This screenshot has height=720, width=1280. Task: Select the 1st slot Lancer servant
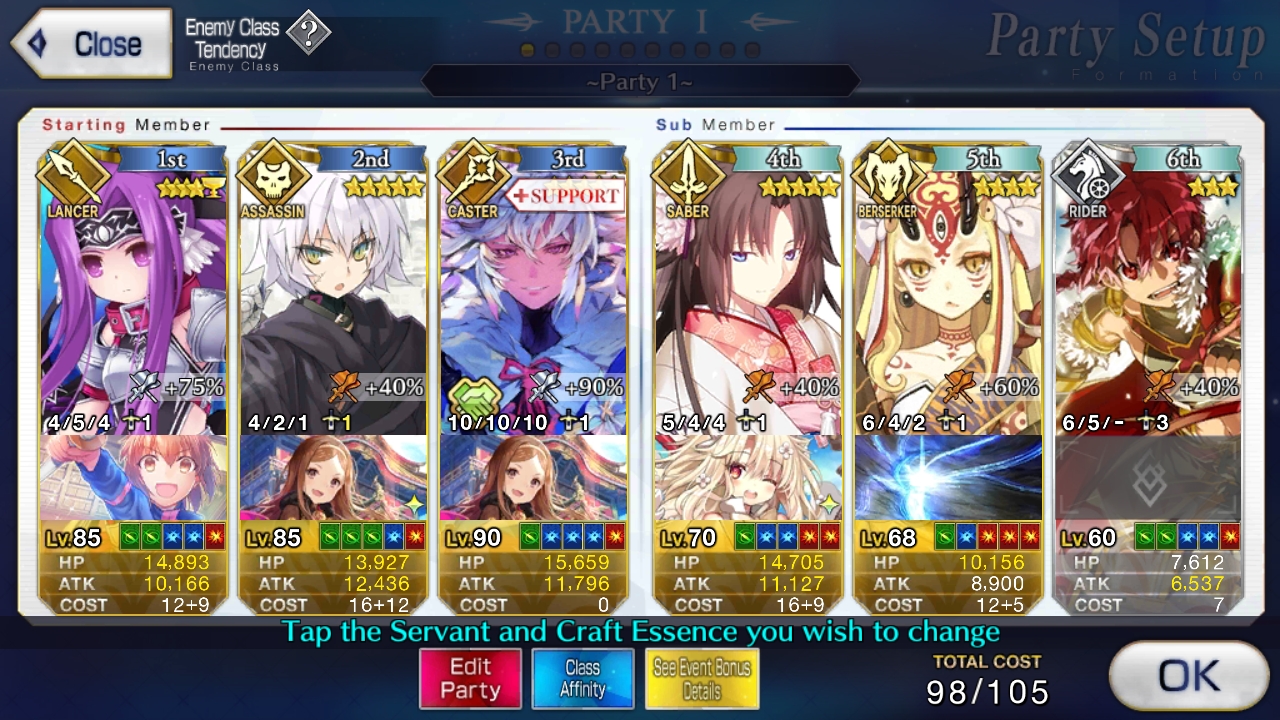133,300
